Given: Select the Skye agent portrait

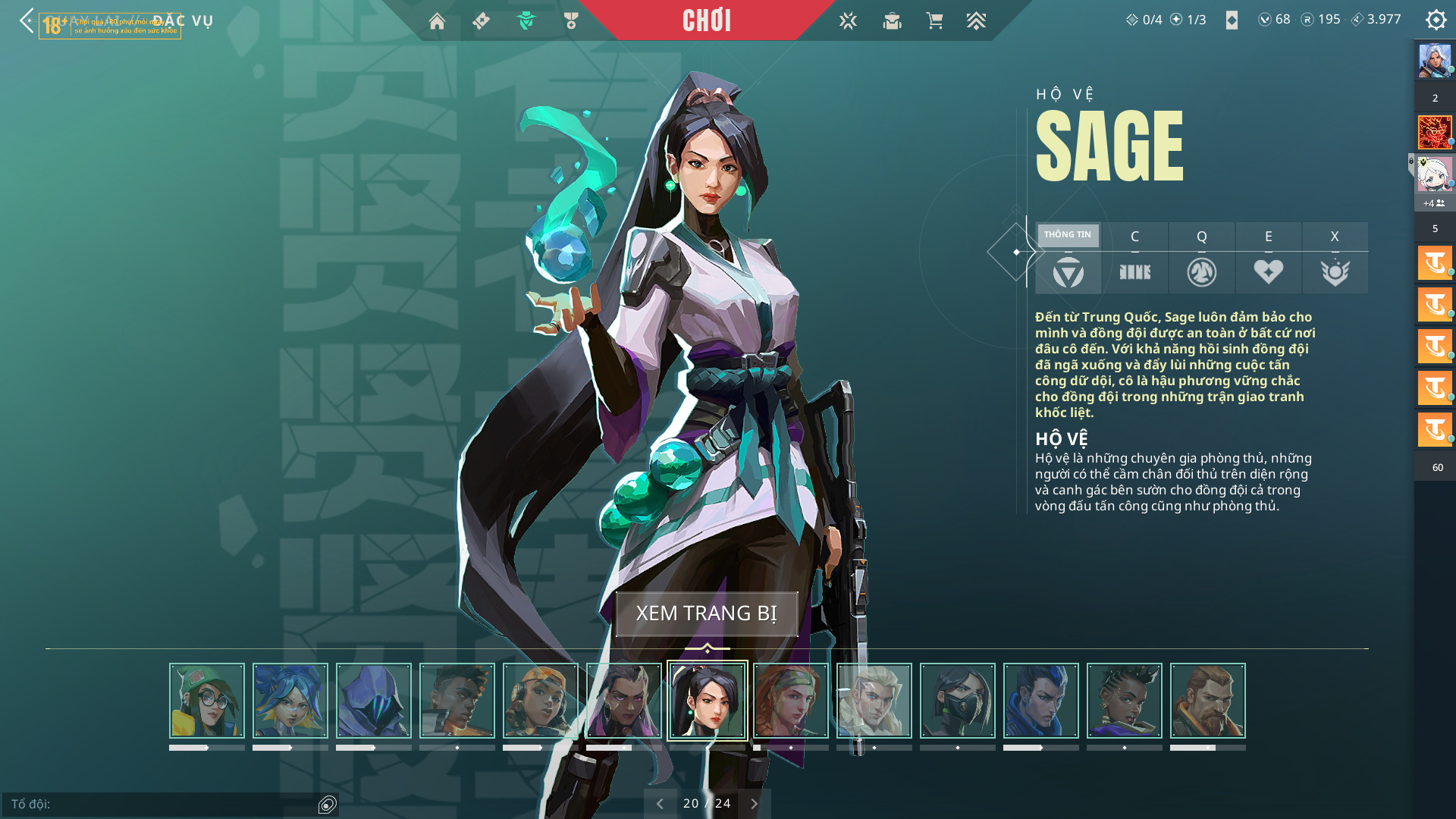Looking at the screenshot, I should point(791,701).
